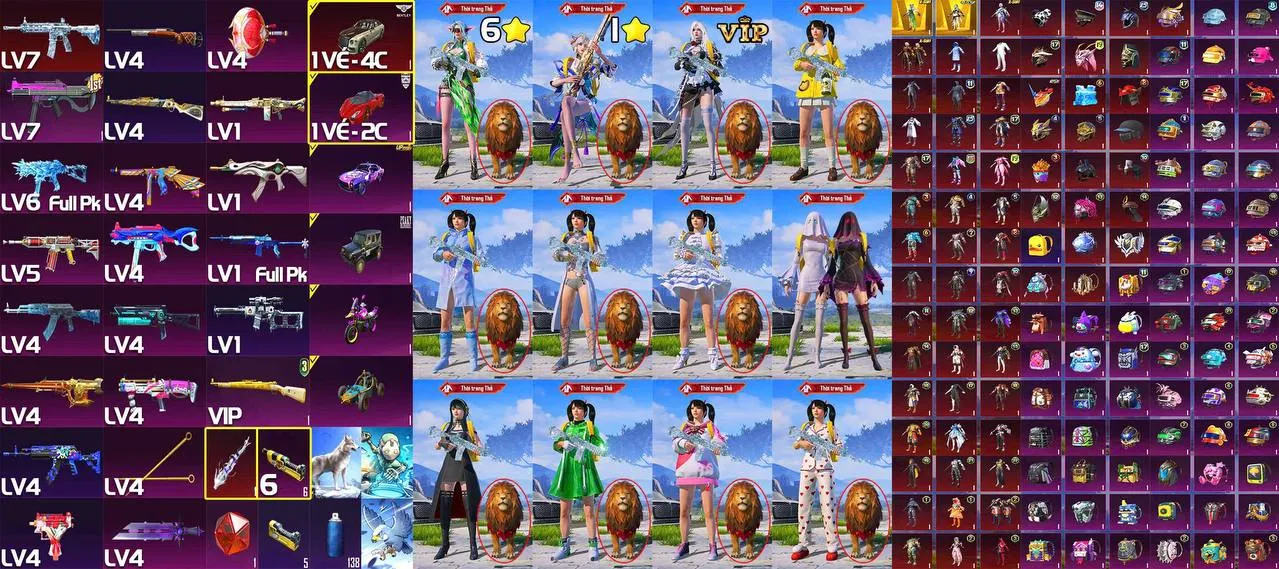Select the shiny green dress outfit preview

(592, 473)
